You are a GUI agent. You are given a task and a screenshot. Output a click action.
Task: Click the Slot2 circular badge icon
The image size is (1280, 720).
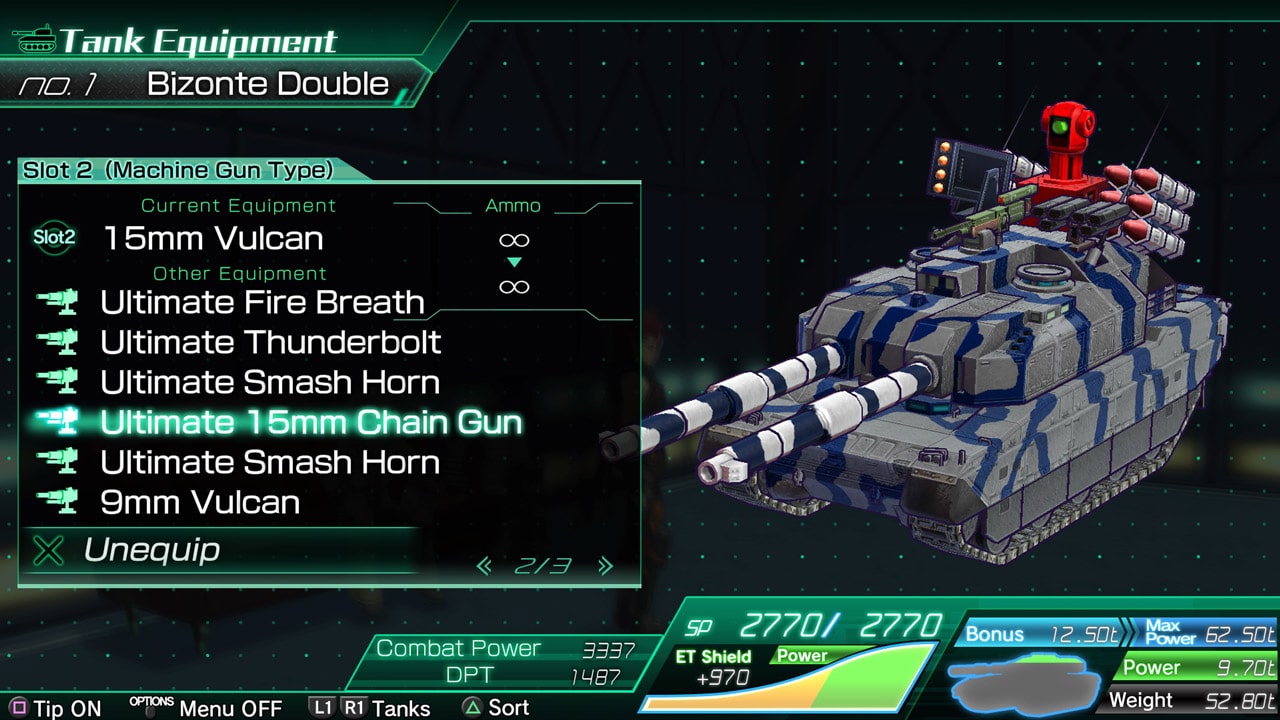(54, 240)
